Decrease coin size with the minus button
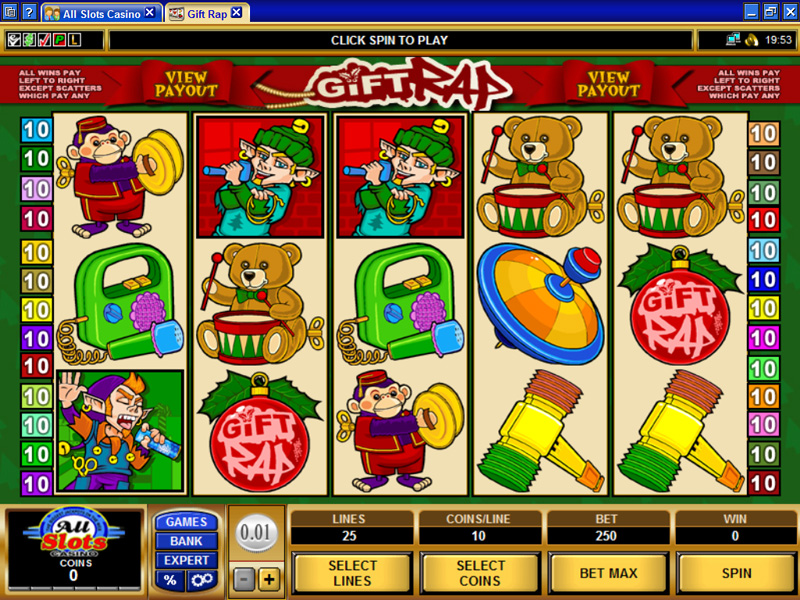The image size is (800, 600). click(245, 579)
